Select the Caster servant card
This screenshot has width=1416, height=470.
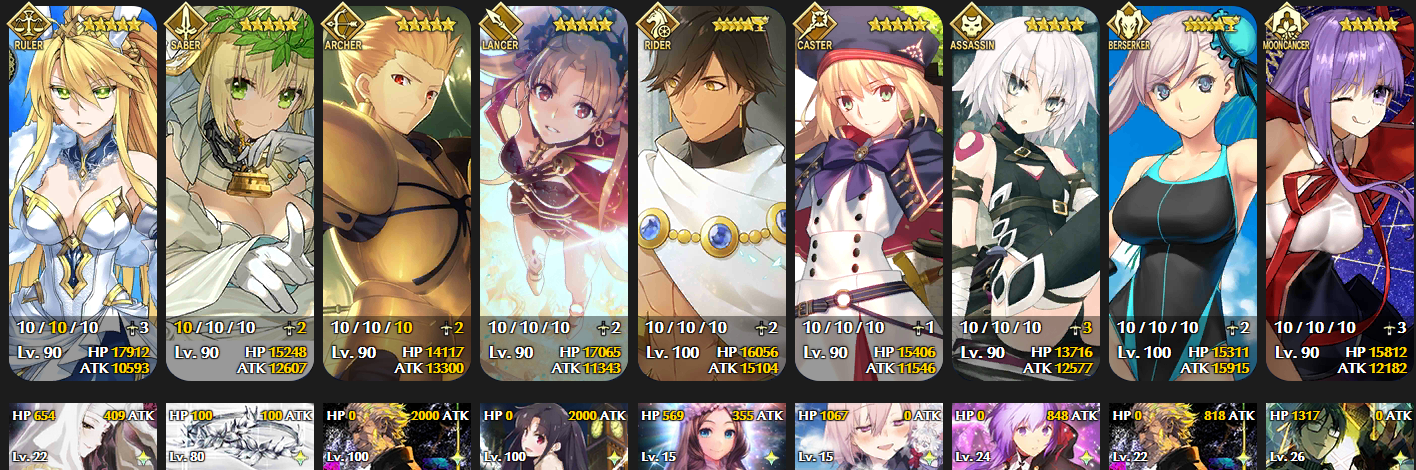(x=868, y=192)
